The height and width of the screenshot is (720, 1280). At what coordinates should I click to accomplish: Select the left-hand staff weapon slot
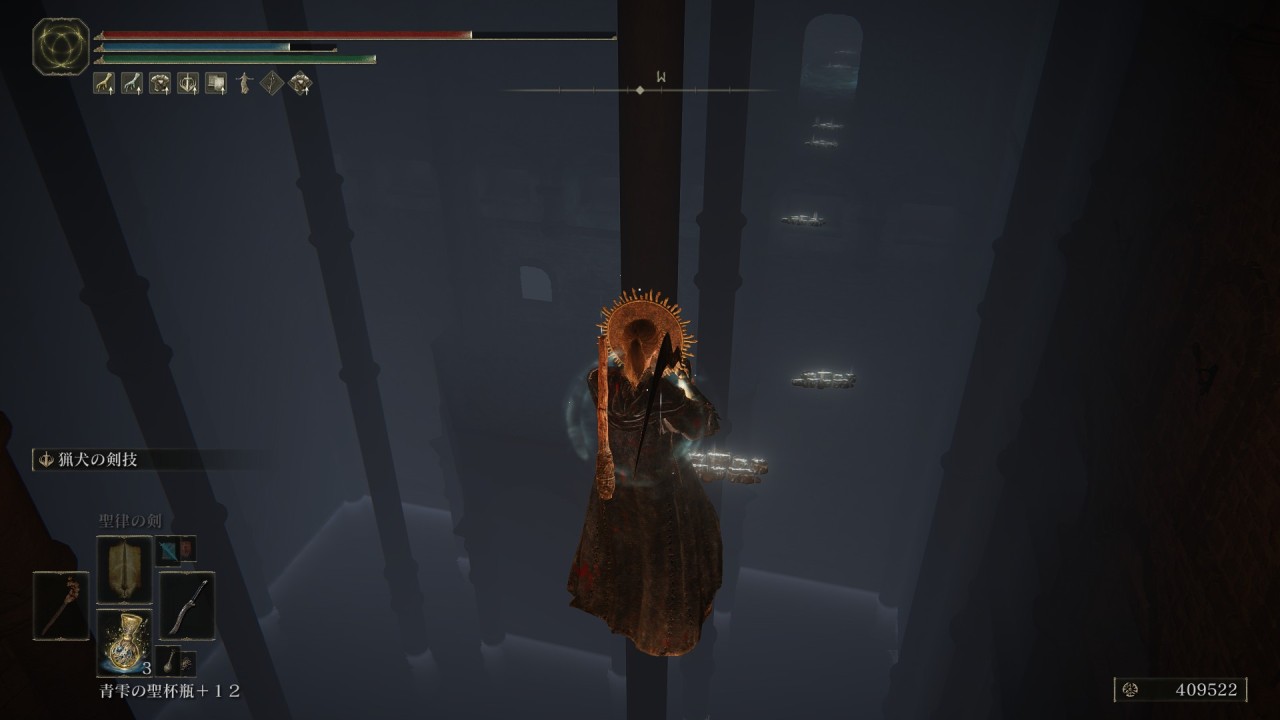tap(61, 606)
